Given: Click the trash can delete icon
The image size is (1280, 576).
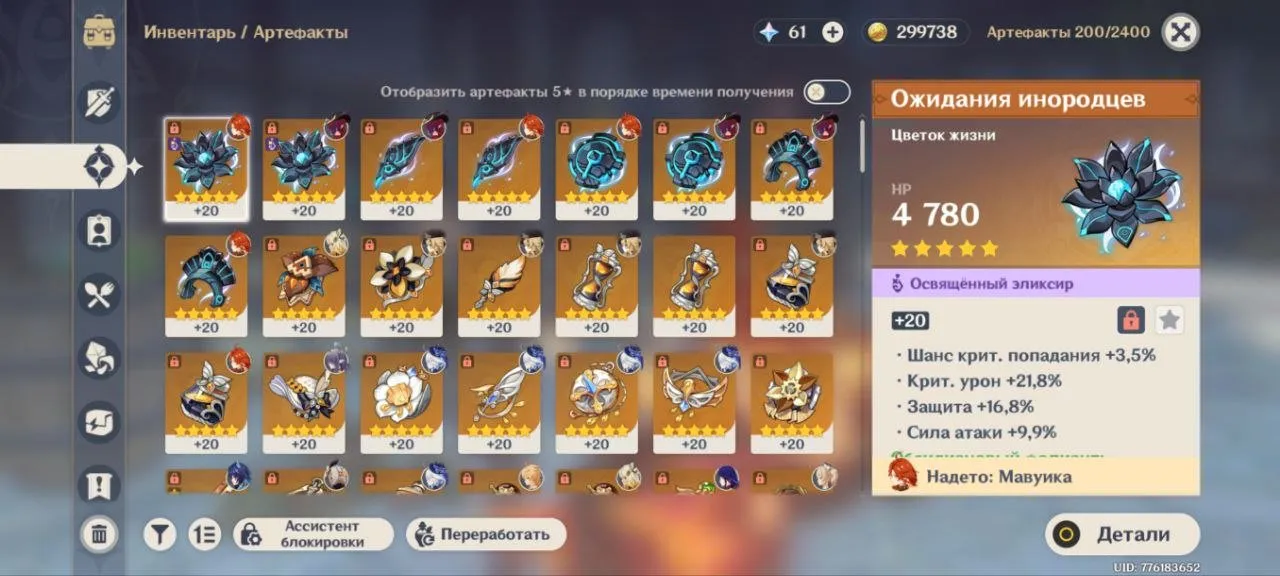Looking at the screenshot, I should [x=99, y=534].
